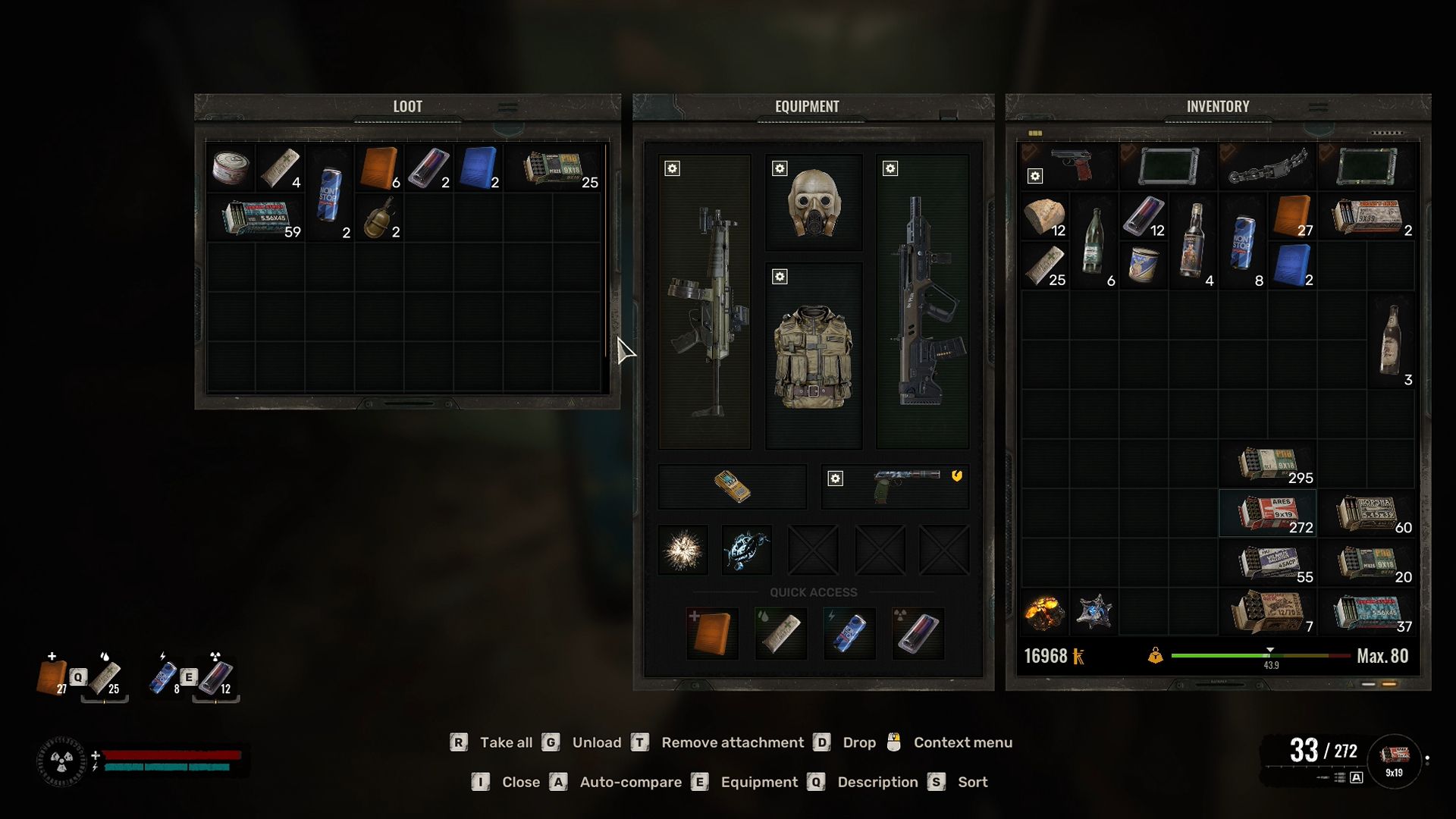Select the energy drink can in loot
This screenshot has height=819, width=1456.
pyautogui.click(x=329, y=193)
